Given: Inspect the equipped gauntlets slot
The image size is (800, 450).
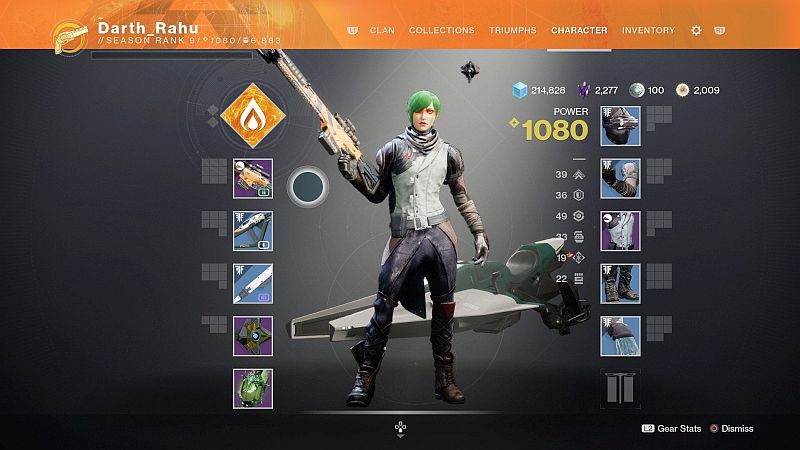Looking at the screenshot, I should click(x=620, y=178).
